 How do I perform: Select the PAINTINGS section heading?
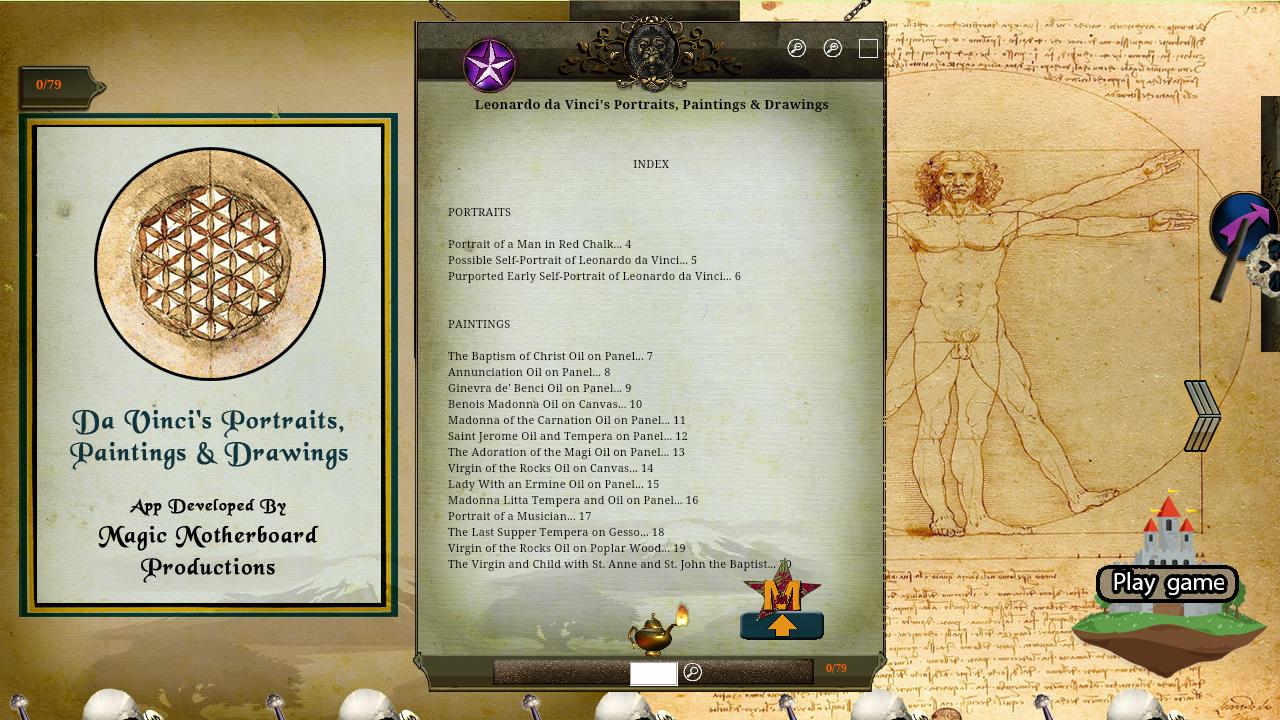click(x=478, y=324)
